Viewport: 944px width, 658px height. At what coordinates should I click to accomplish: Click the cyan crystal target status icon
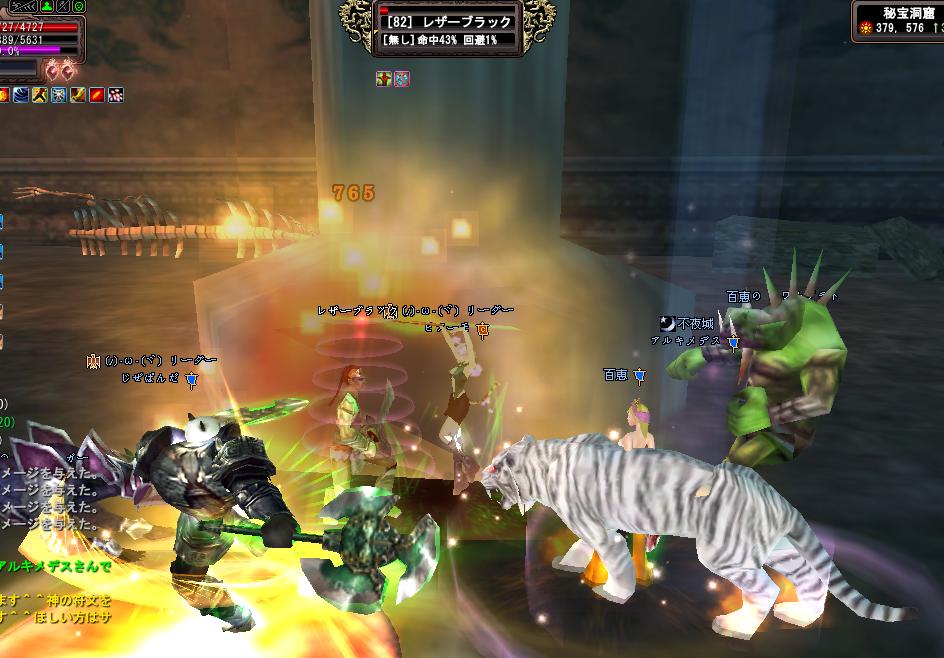401,78
